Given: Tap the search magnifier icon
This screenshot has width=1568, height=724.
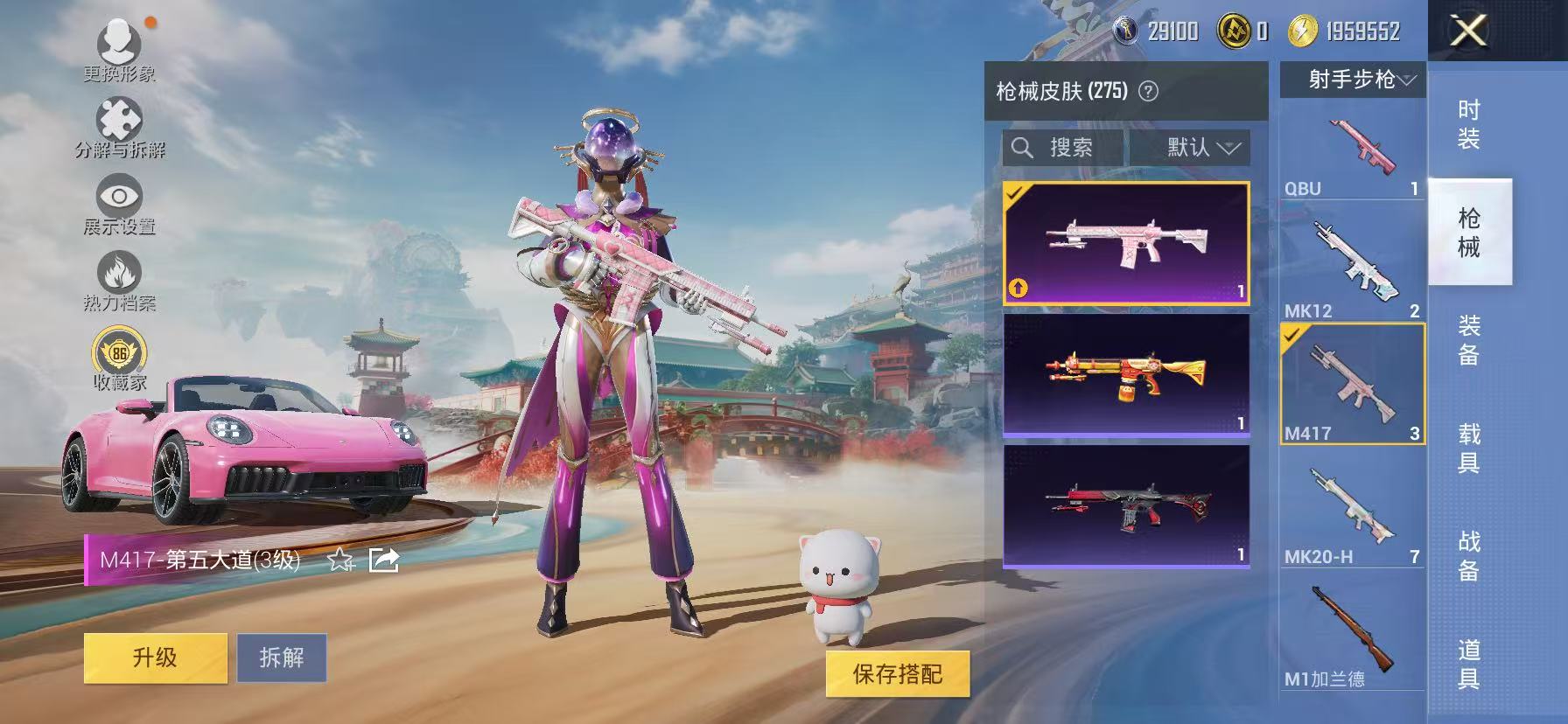Looking at the screenshot, I should (1022, 147).
